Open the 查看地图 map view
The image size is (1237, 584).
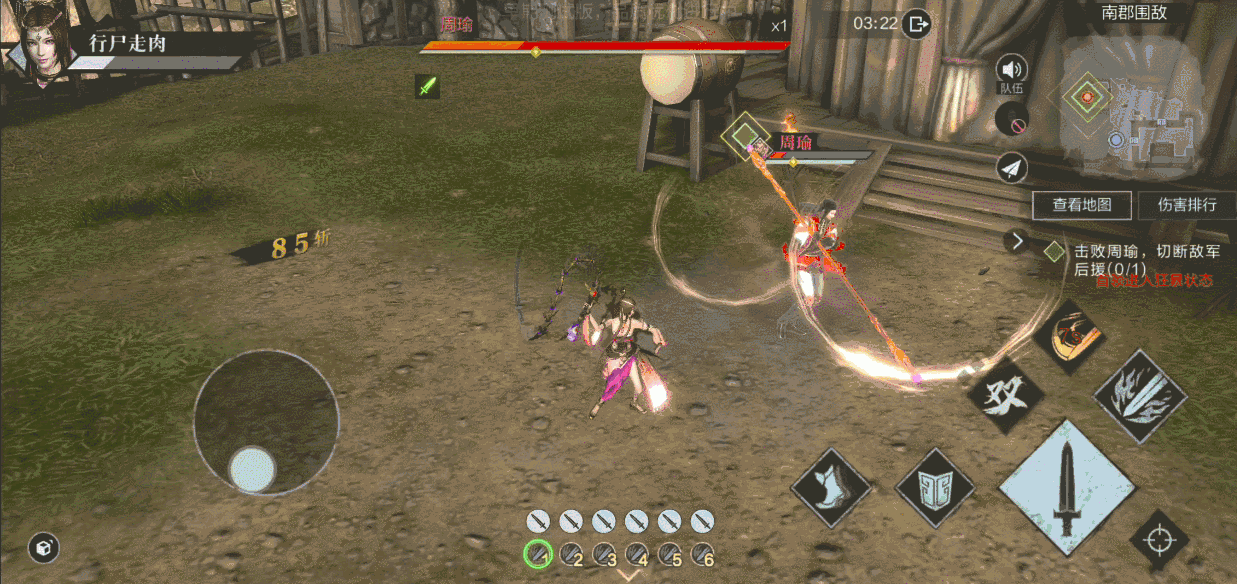[1082, 205]
